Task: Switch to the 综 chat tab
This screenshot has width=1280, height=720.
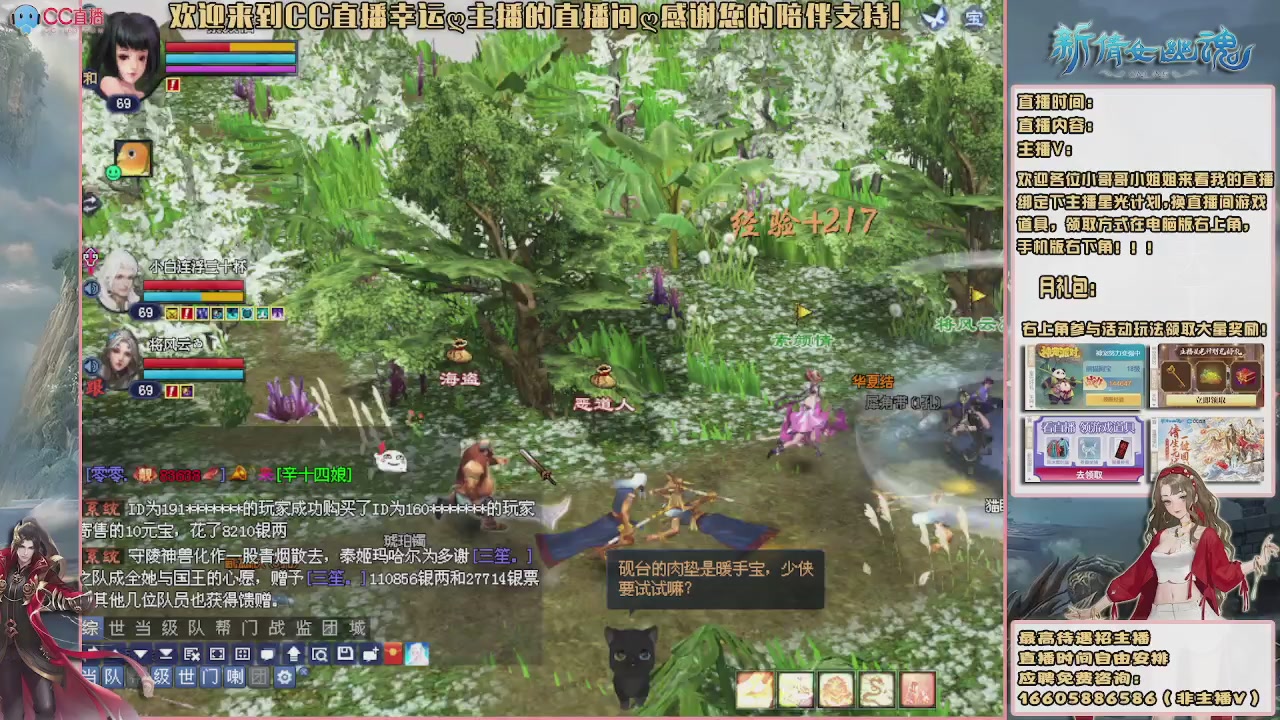Action: point(89,628)
